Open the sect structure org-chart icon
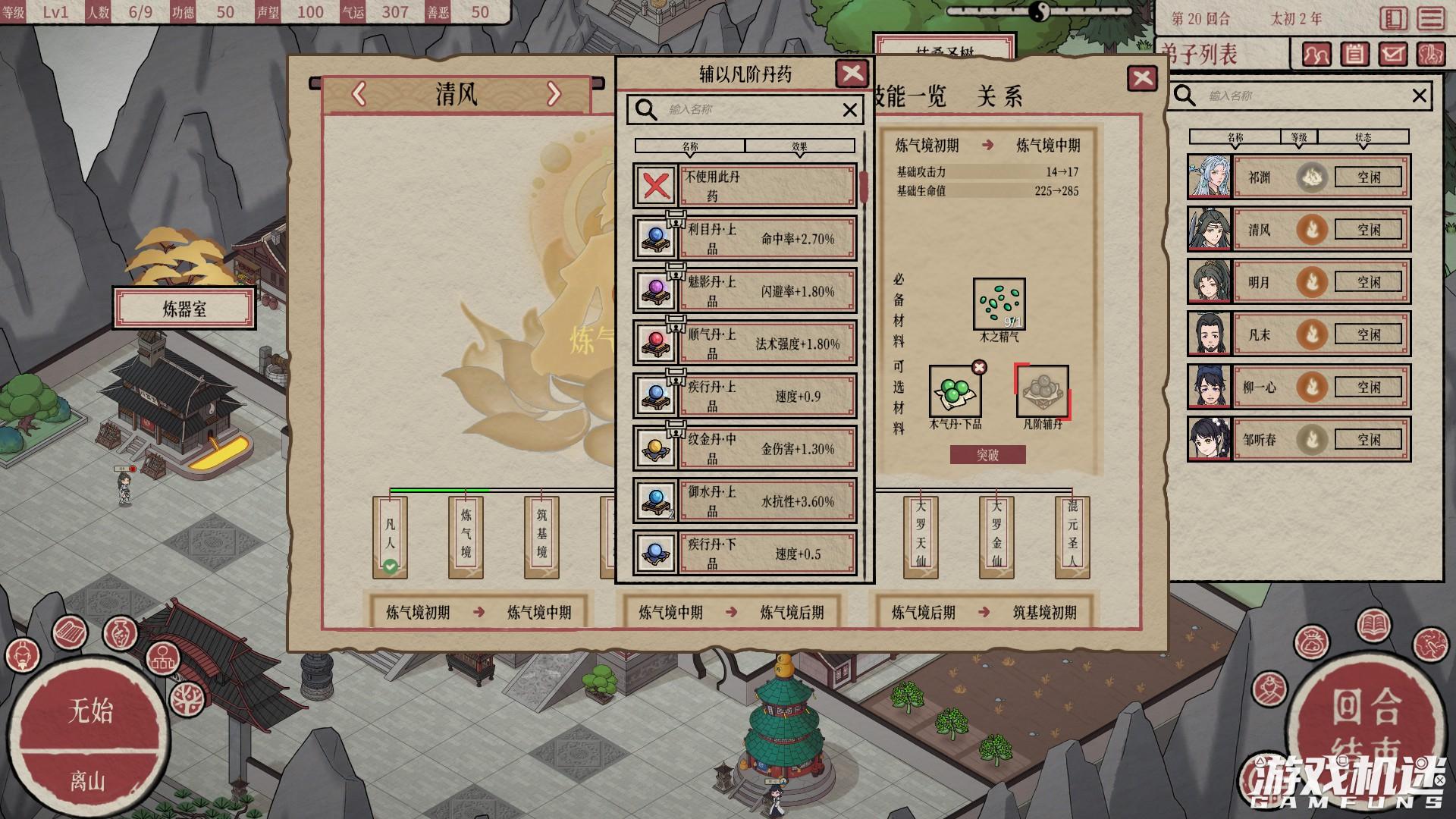1456x819 pixels. [x=162, y=660]
